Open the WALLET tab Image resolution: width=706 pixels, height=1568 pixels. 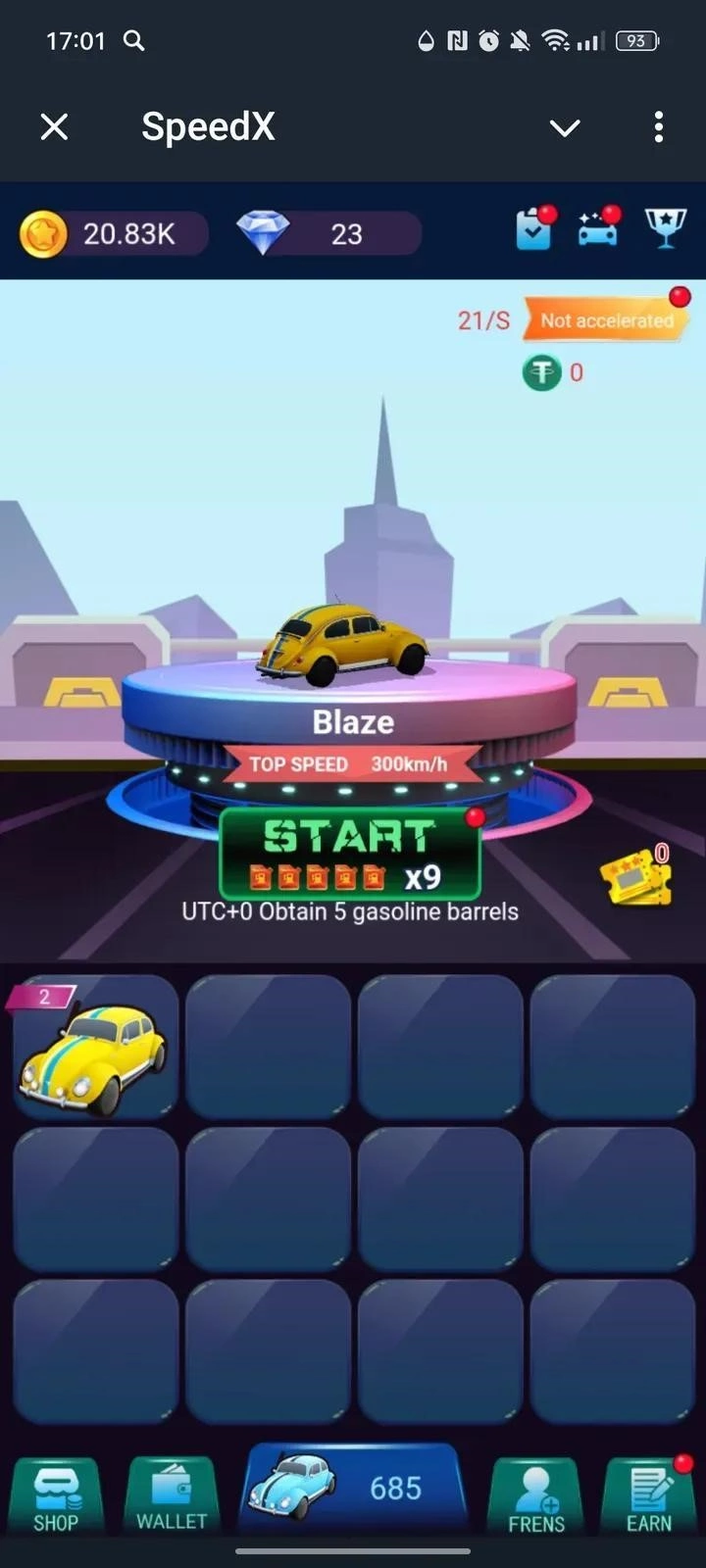pos(172,1495)
